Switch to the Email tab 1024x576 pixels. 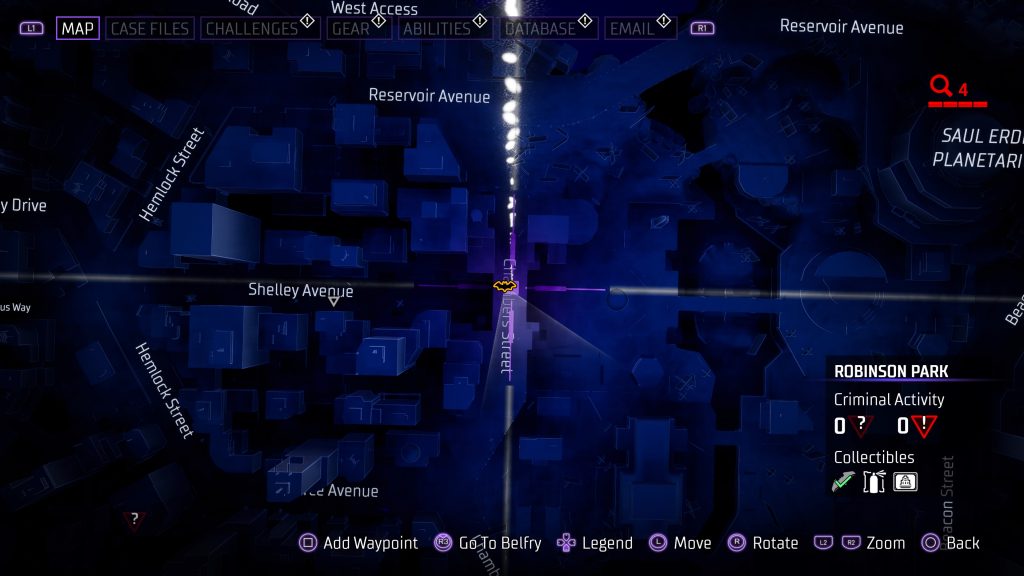point(632,28)
